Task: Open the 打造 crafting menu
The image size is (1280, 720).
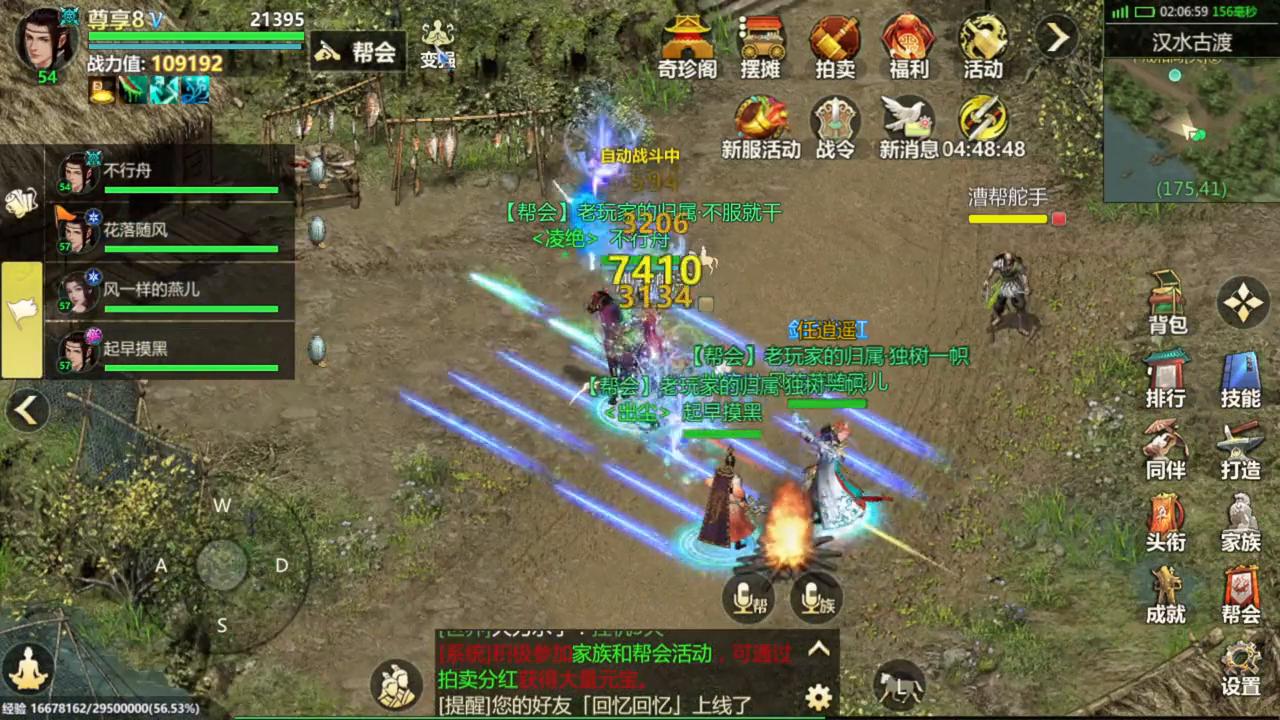Action: [1241, 448]
